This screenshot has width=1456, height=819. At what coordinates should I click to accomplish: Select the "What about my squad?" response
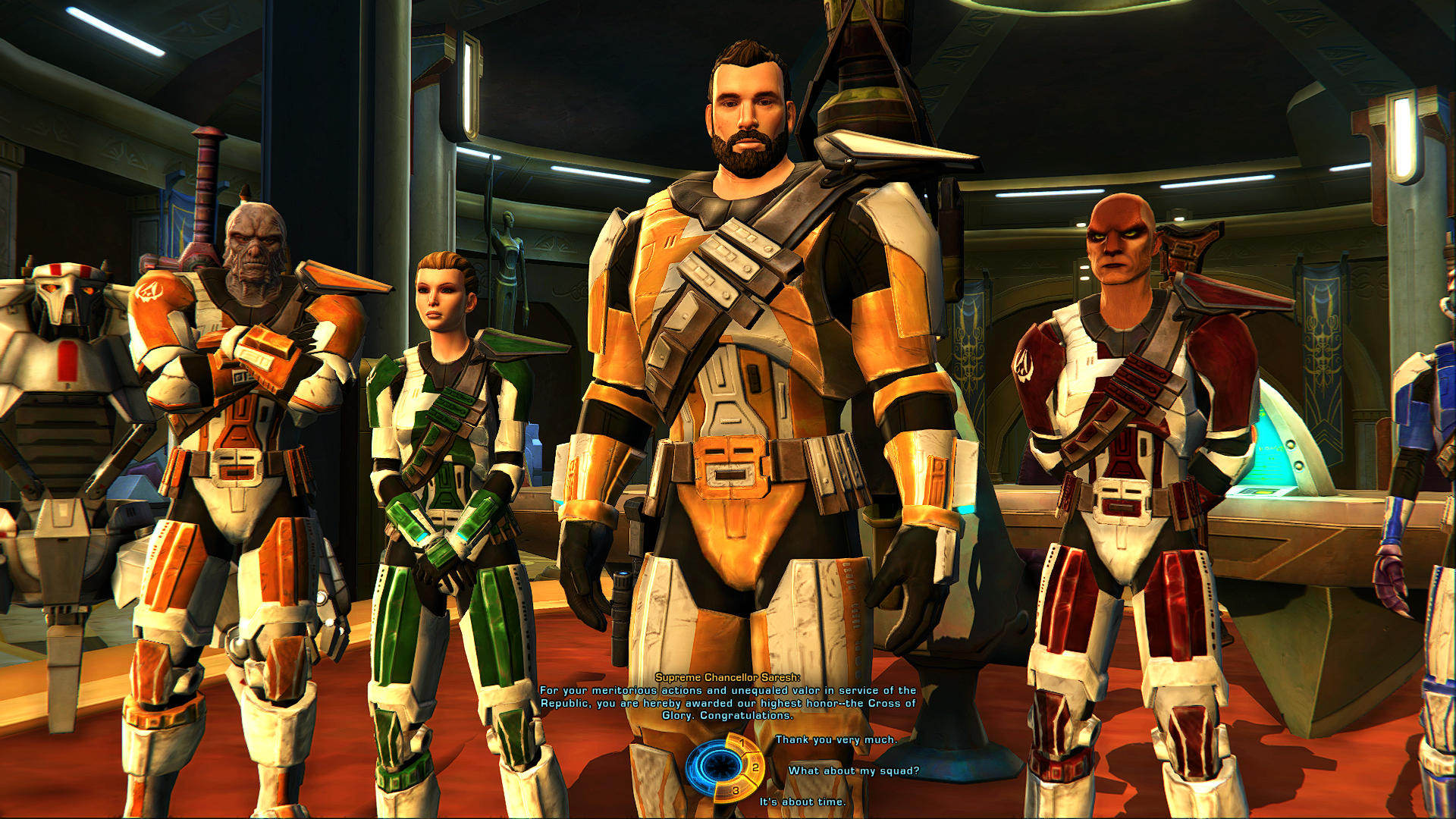(x=853, y=770)
